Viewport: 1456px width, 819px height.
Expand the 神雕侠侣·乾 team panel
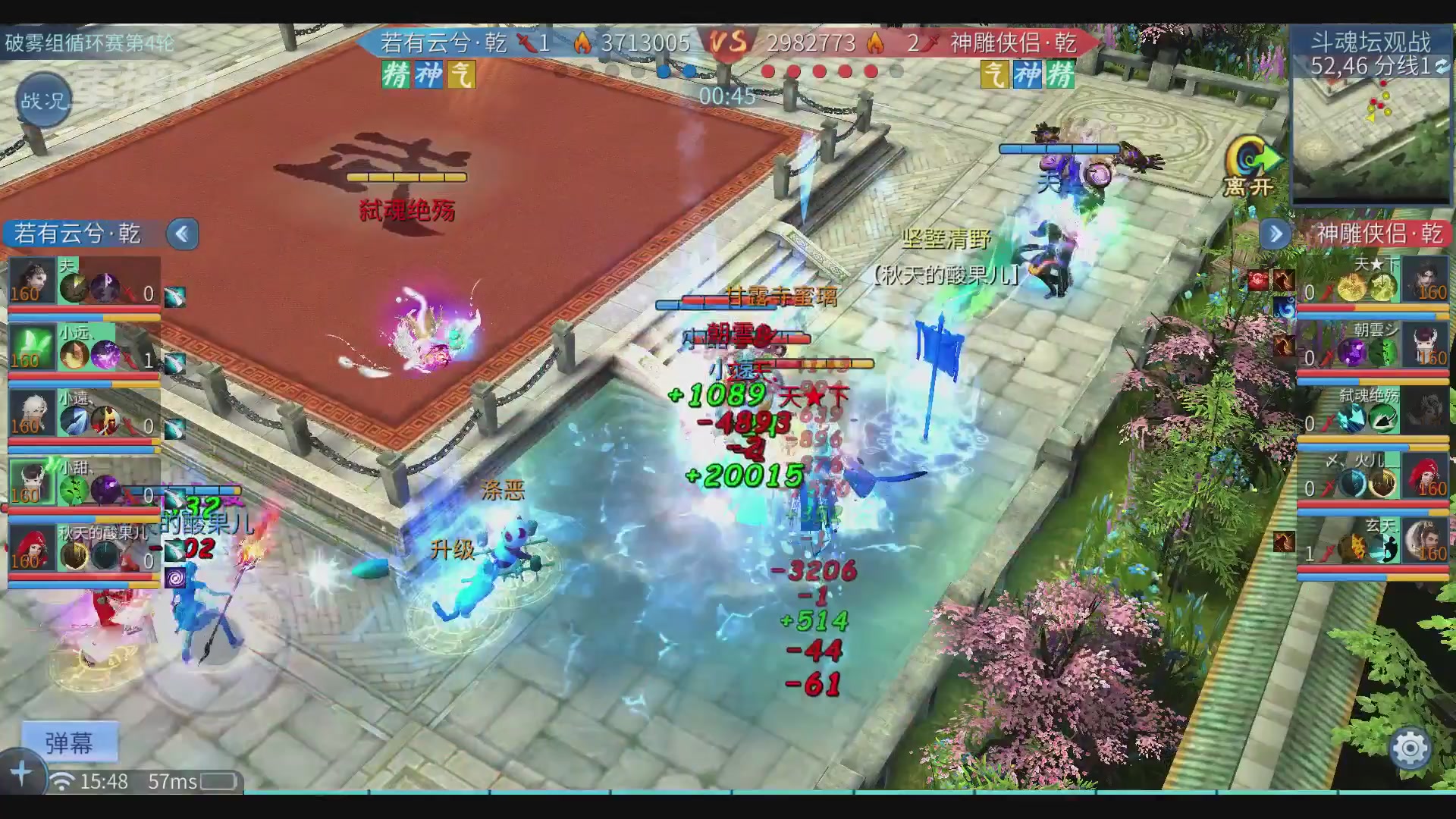tap(1276, 235)
